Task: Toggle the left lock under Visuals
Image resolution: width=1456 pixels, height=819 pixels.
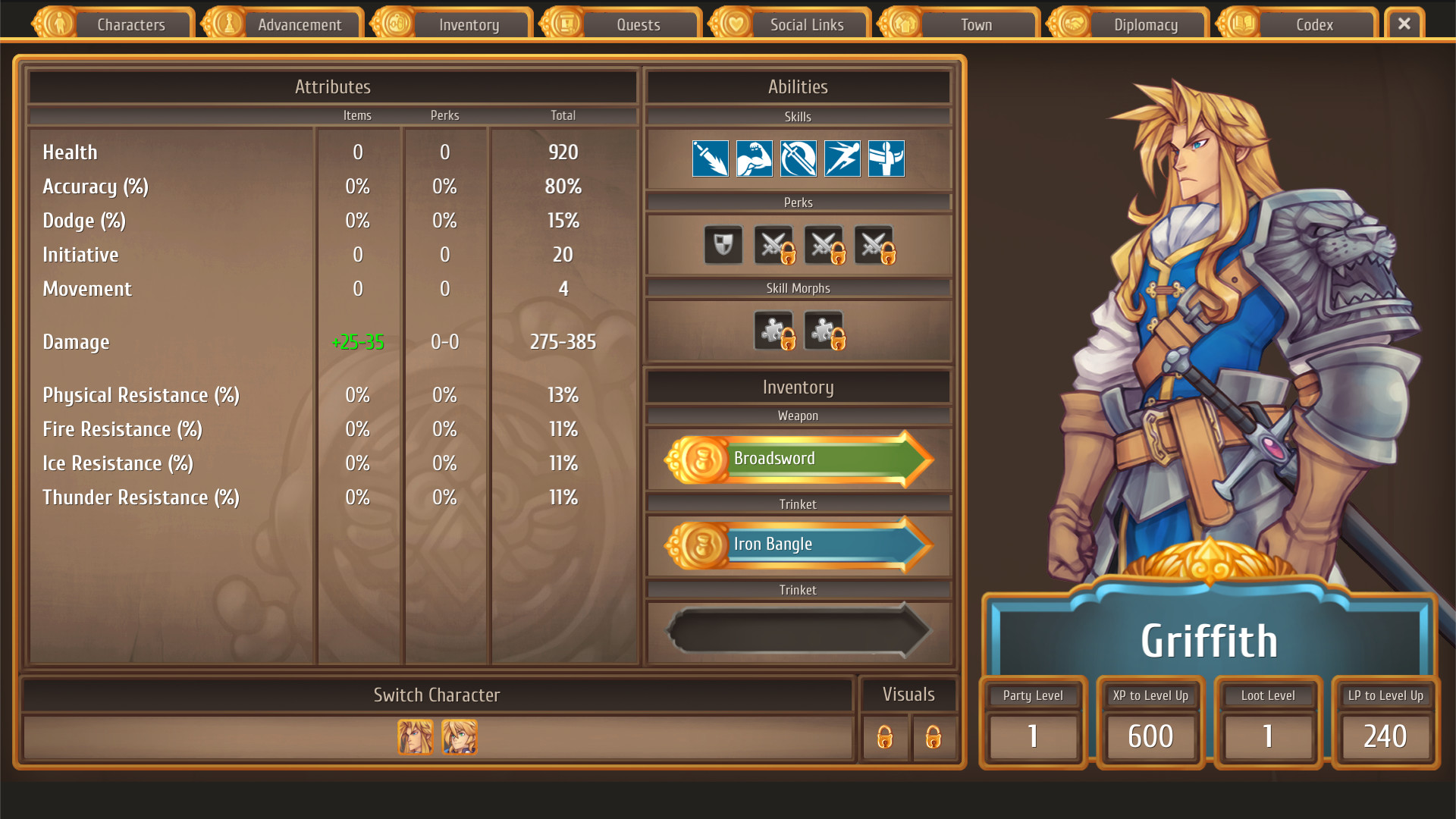Action: tap(886, 738)
